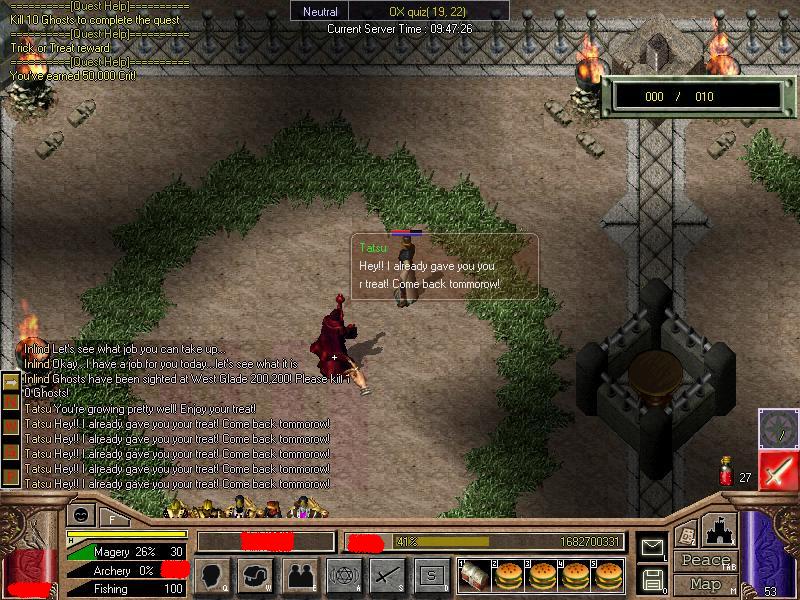Screen dimensions: 800x600
Task: Open the two-person party button
Action: [300, 575]
